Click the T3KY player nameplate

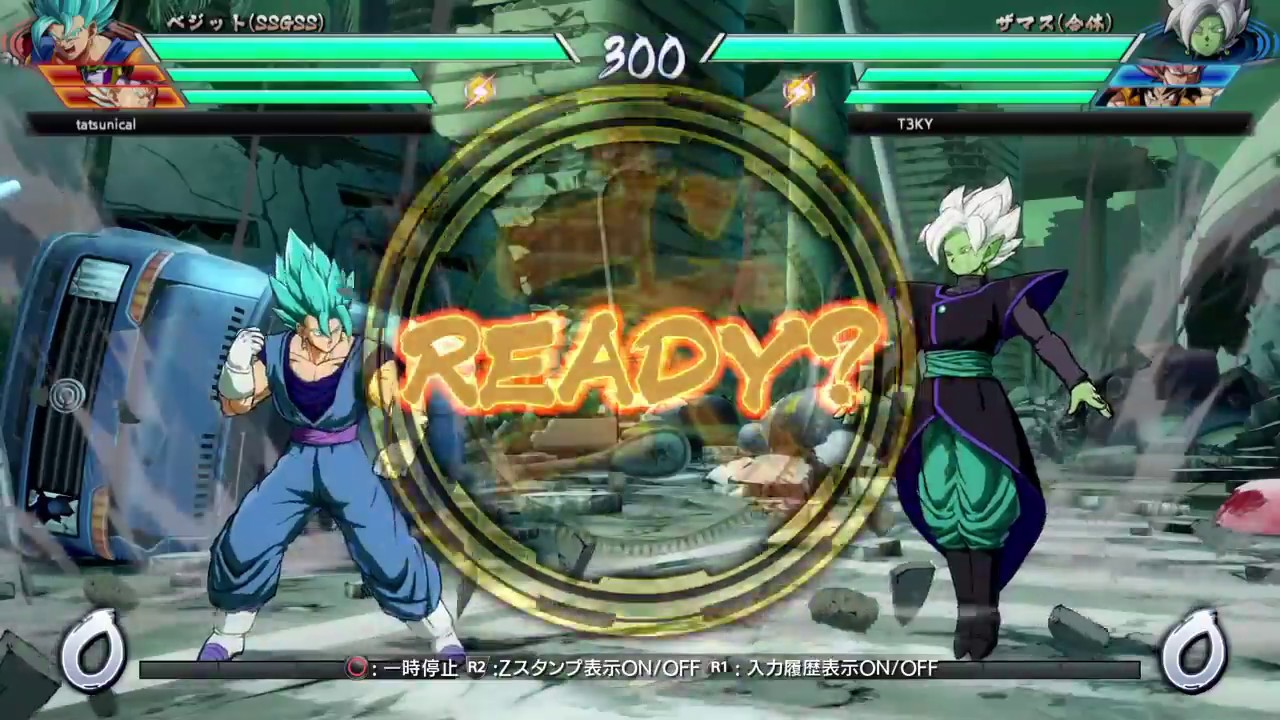tap(916, 124)
